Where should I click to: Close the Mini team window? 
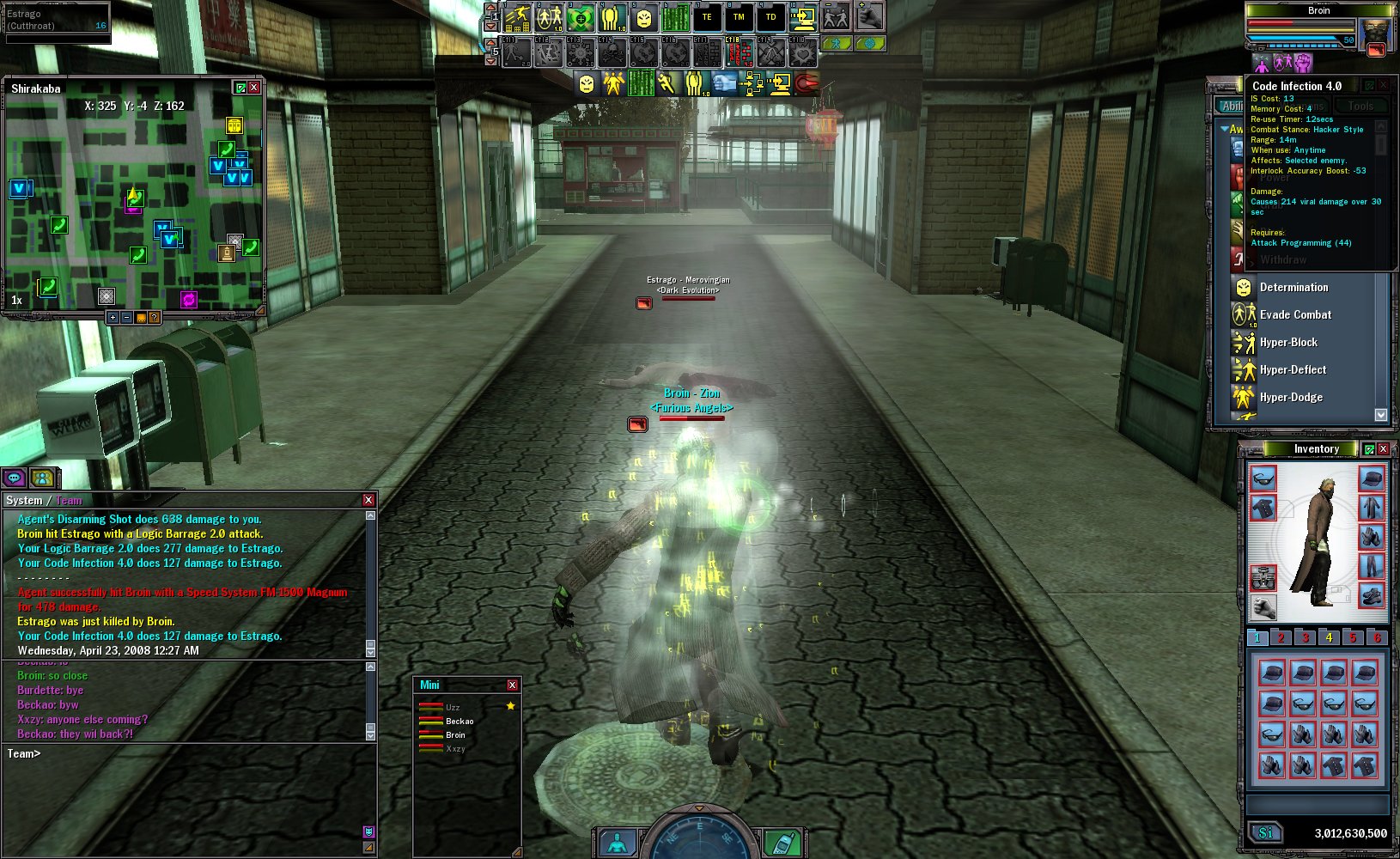512,685
